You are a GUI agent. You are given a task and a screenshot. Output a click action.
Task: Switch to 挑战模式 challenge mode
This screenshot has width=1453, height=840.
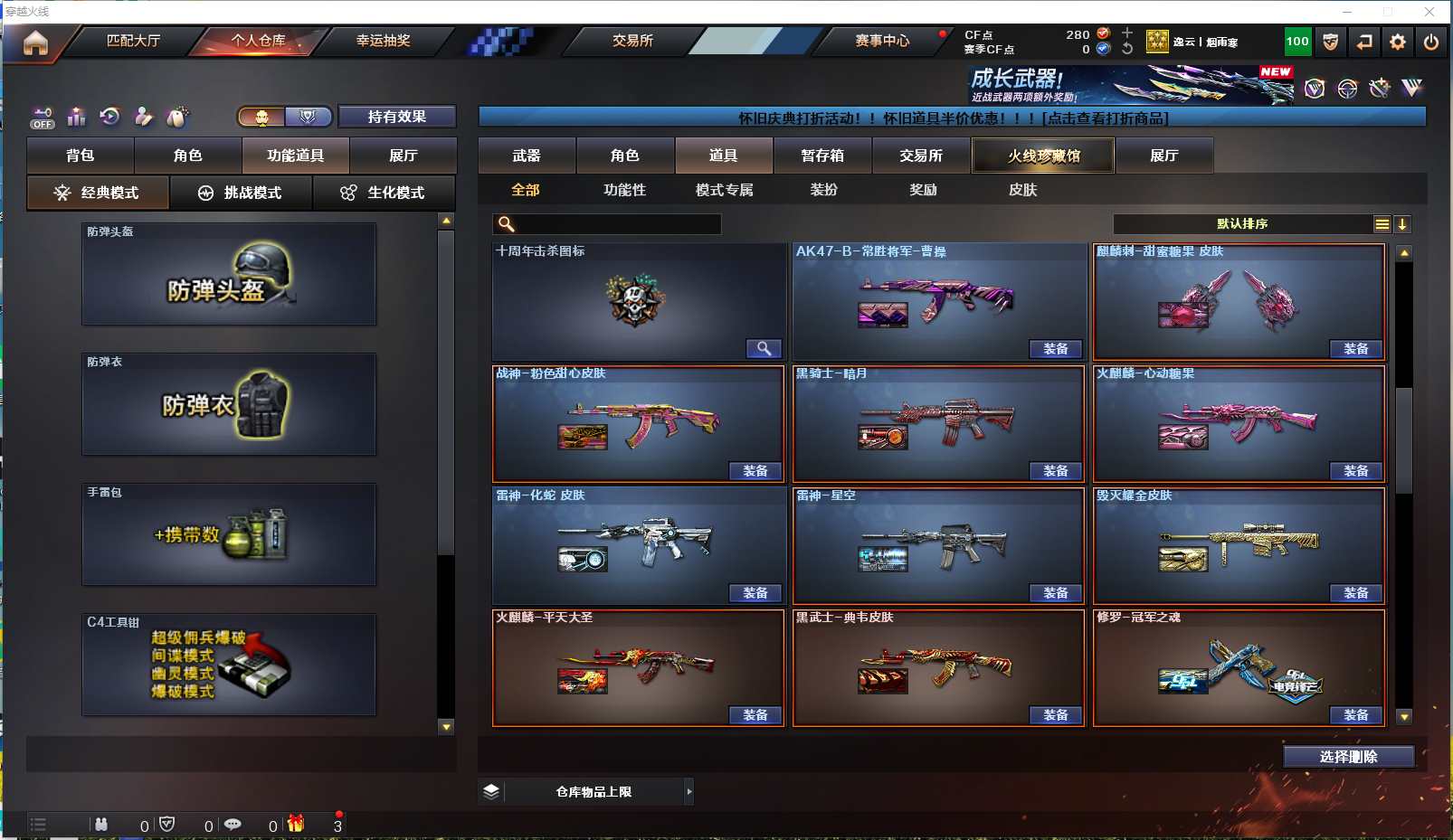242,193
